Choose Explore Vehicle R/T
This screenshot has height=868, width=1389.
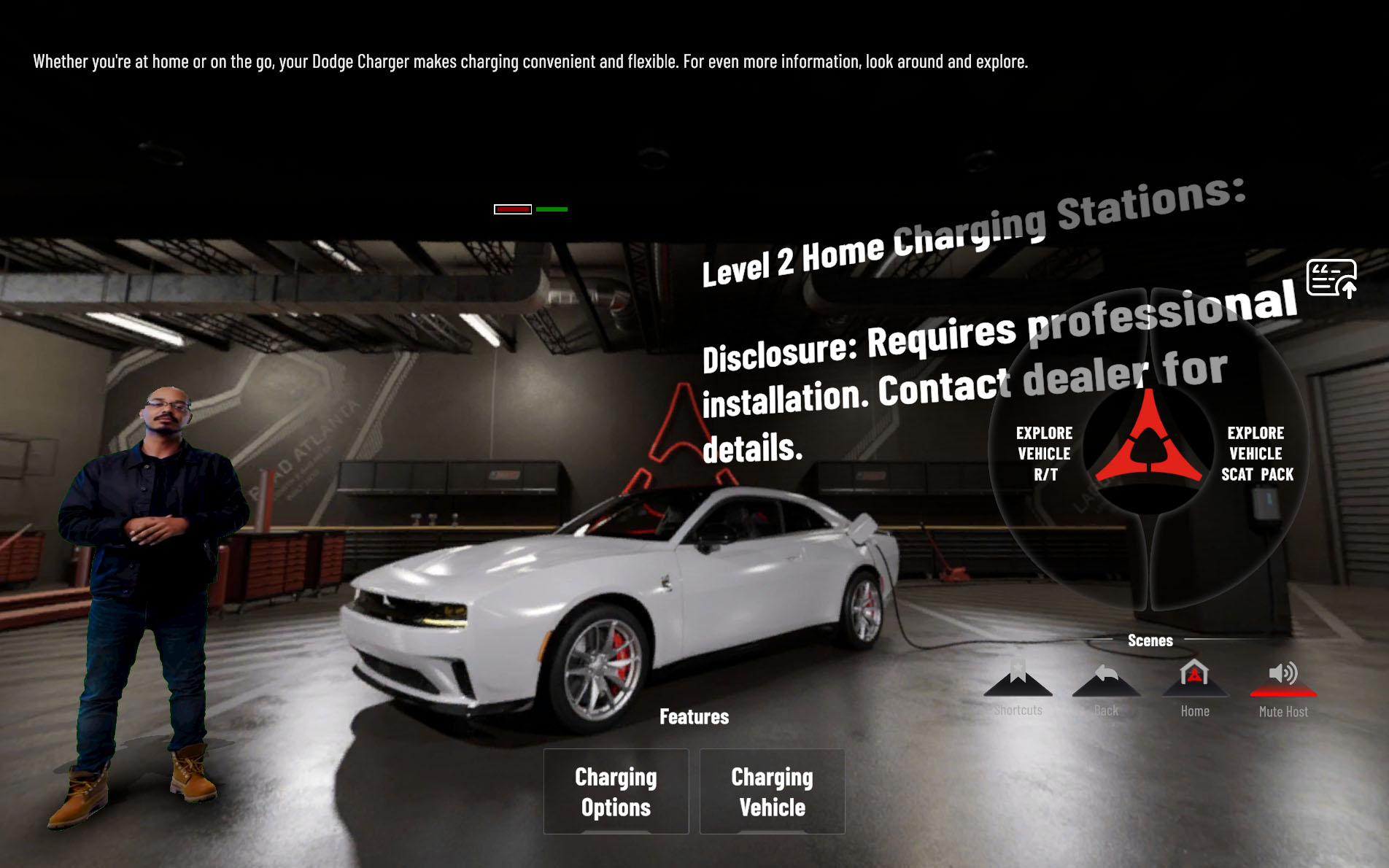[1044, 454]
